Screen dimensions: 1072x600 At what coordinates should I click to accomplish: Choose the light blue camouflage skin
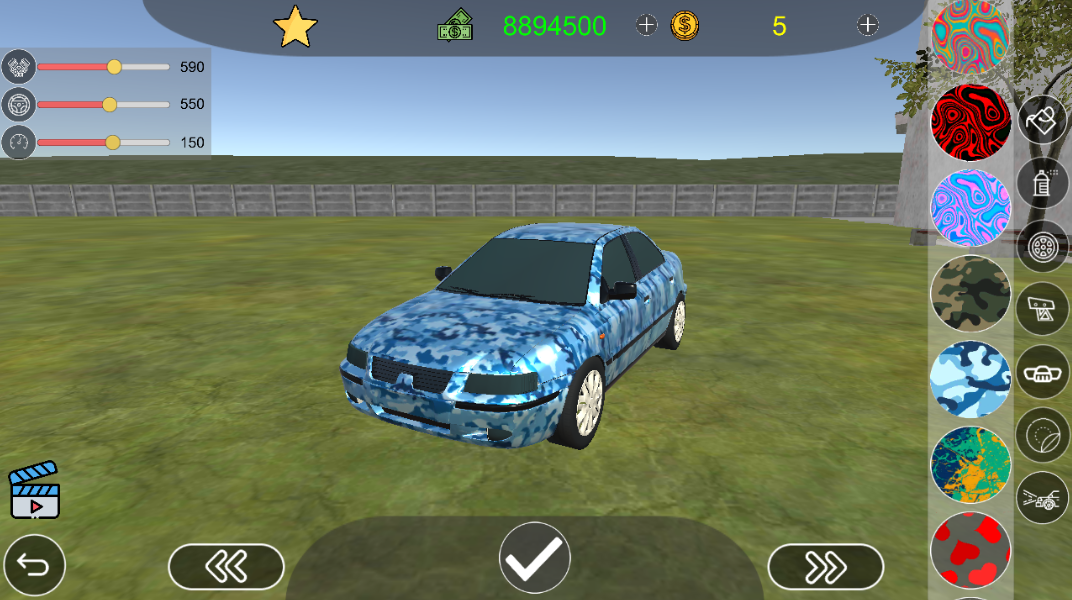click(x=970, y=379)
